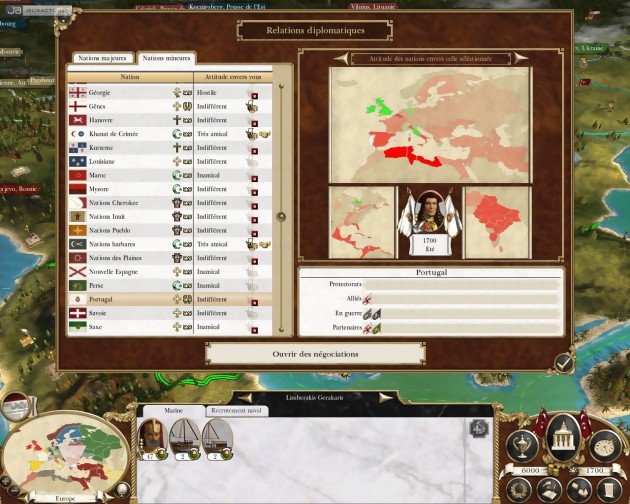
Task: Open negotiations with Ouvrir des négociations
Action: [x=315, y=354]
